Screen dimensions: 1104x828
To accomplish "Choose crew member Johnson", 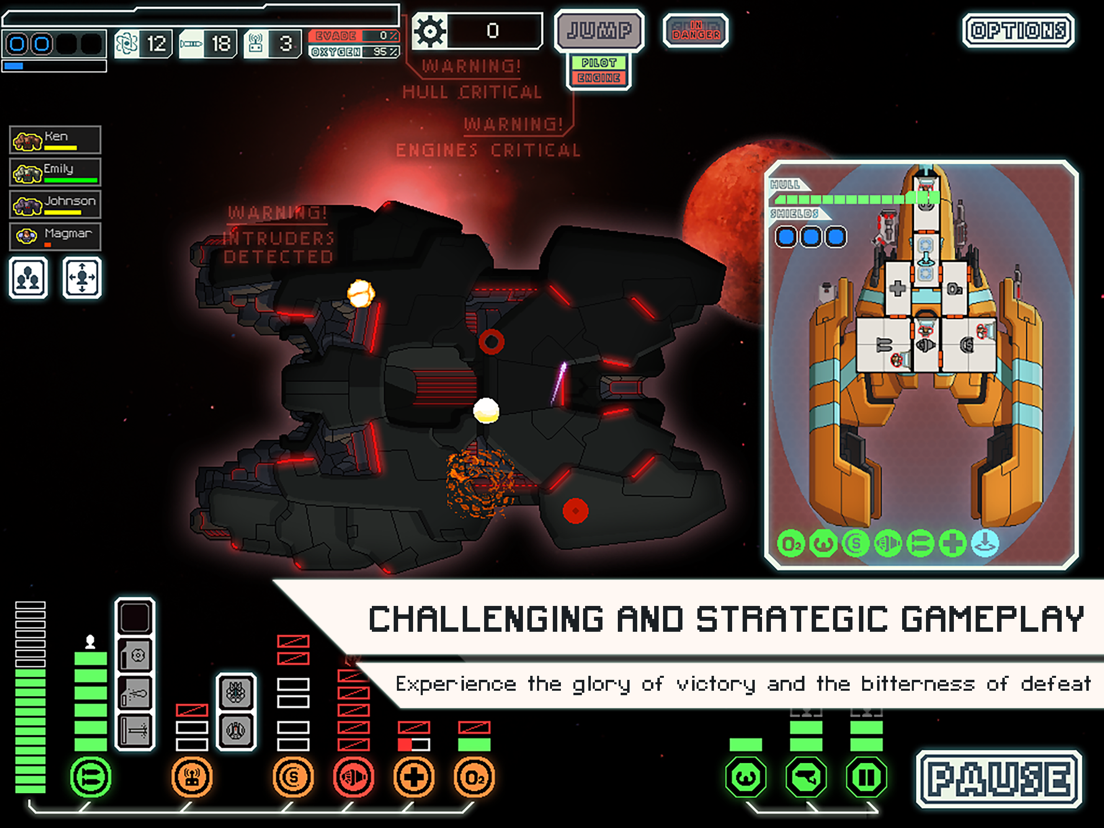I will click(56, 204).
